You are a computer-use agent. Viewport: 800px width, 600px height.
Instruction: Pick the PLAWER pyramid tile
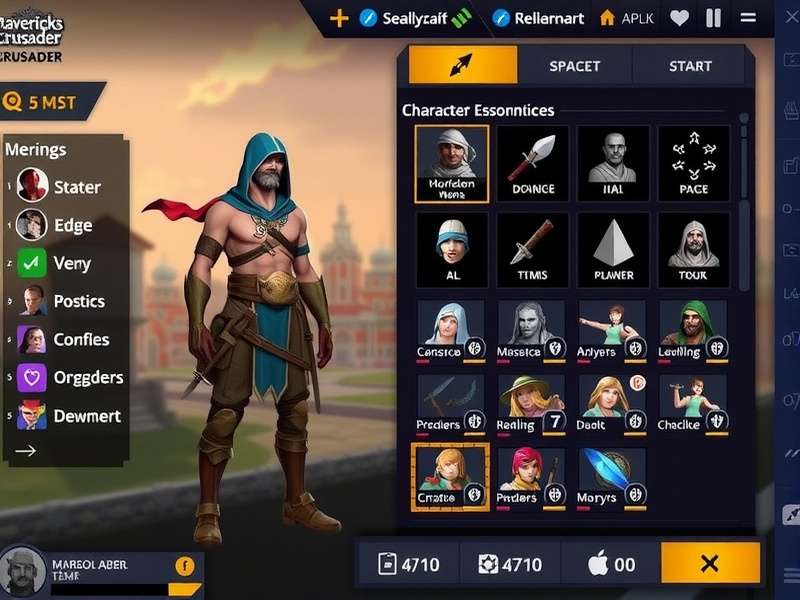(x=613, y=249)
